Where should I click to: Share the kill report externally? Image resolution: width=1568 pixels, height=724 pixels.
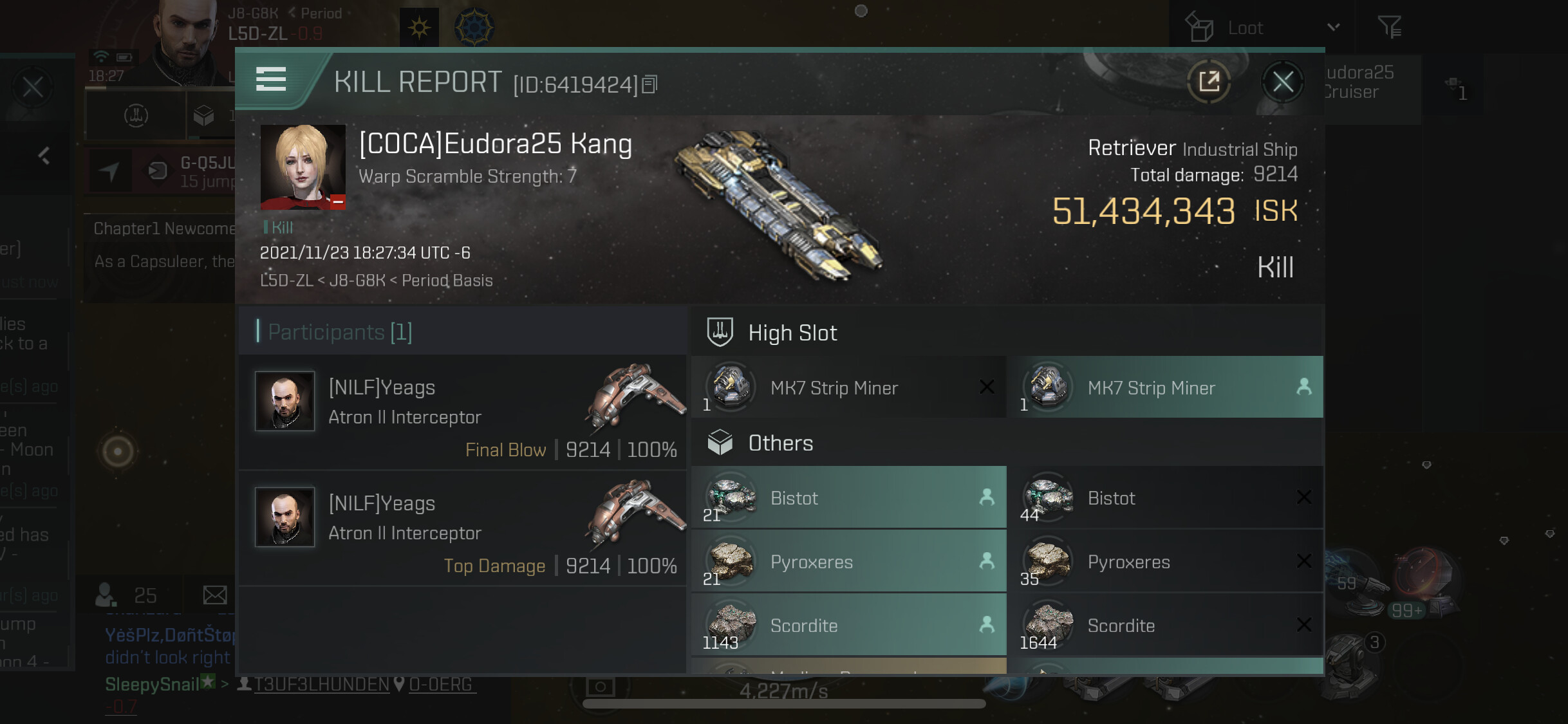[x=1209, y=82]
